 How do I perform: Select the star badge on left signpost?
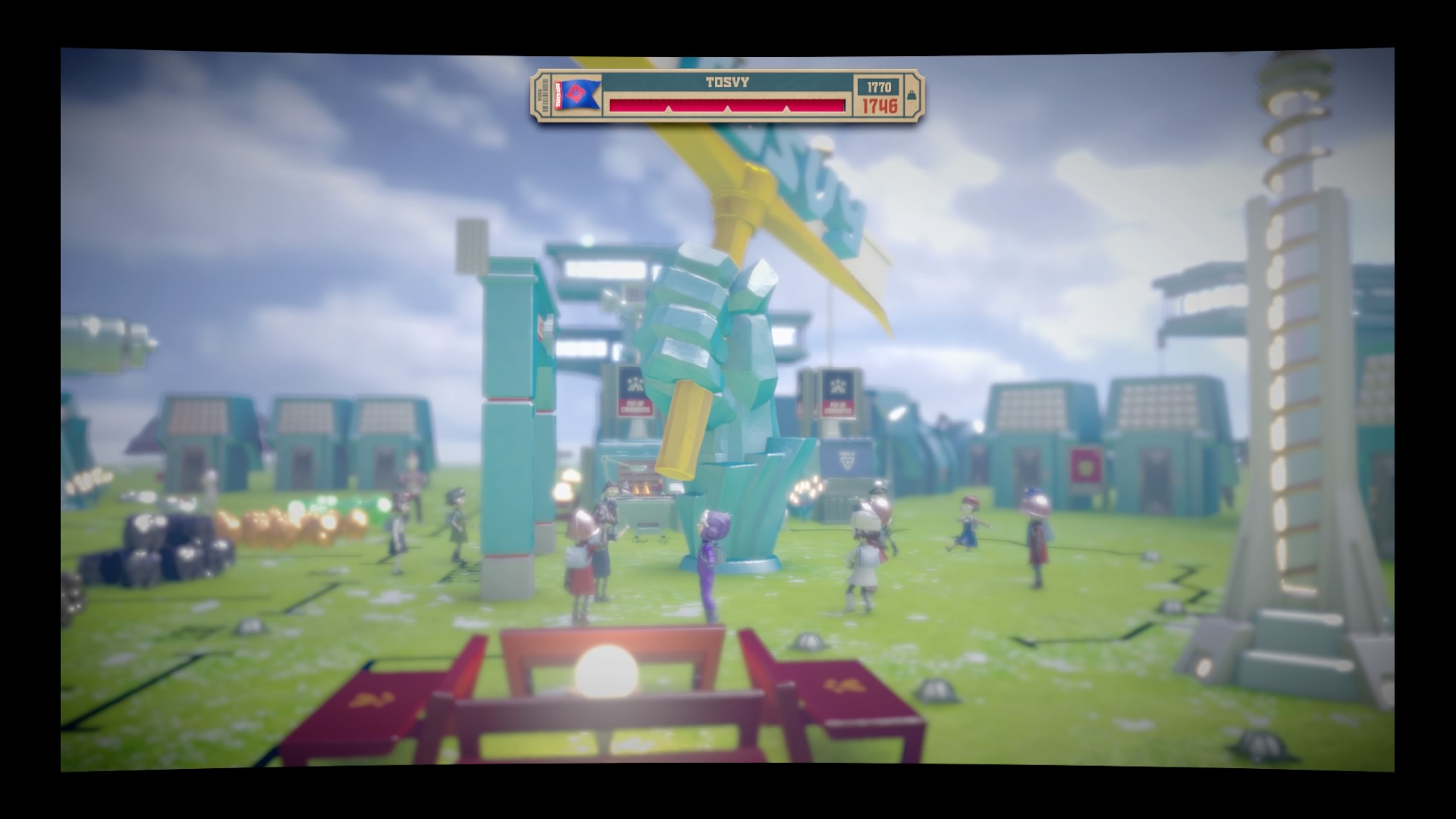click(635, 383)
